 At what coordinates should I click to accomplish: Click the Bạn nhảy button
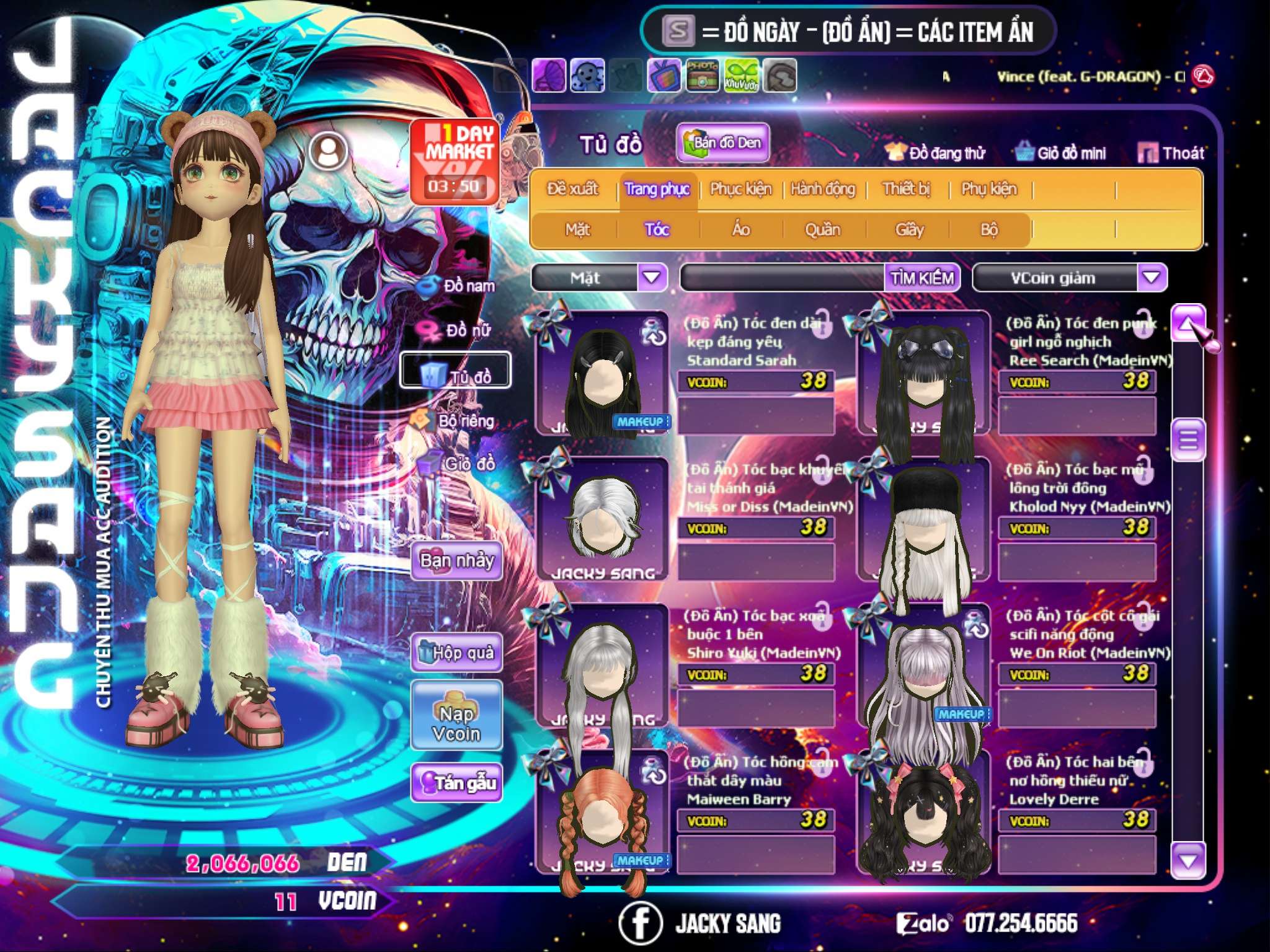(x=456, y=562)
